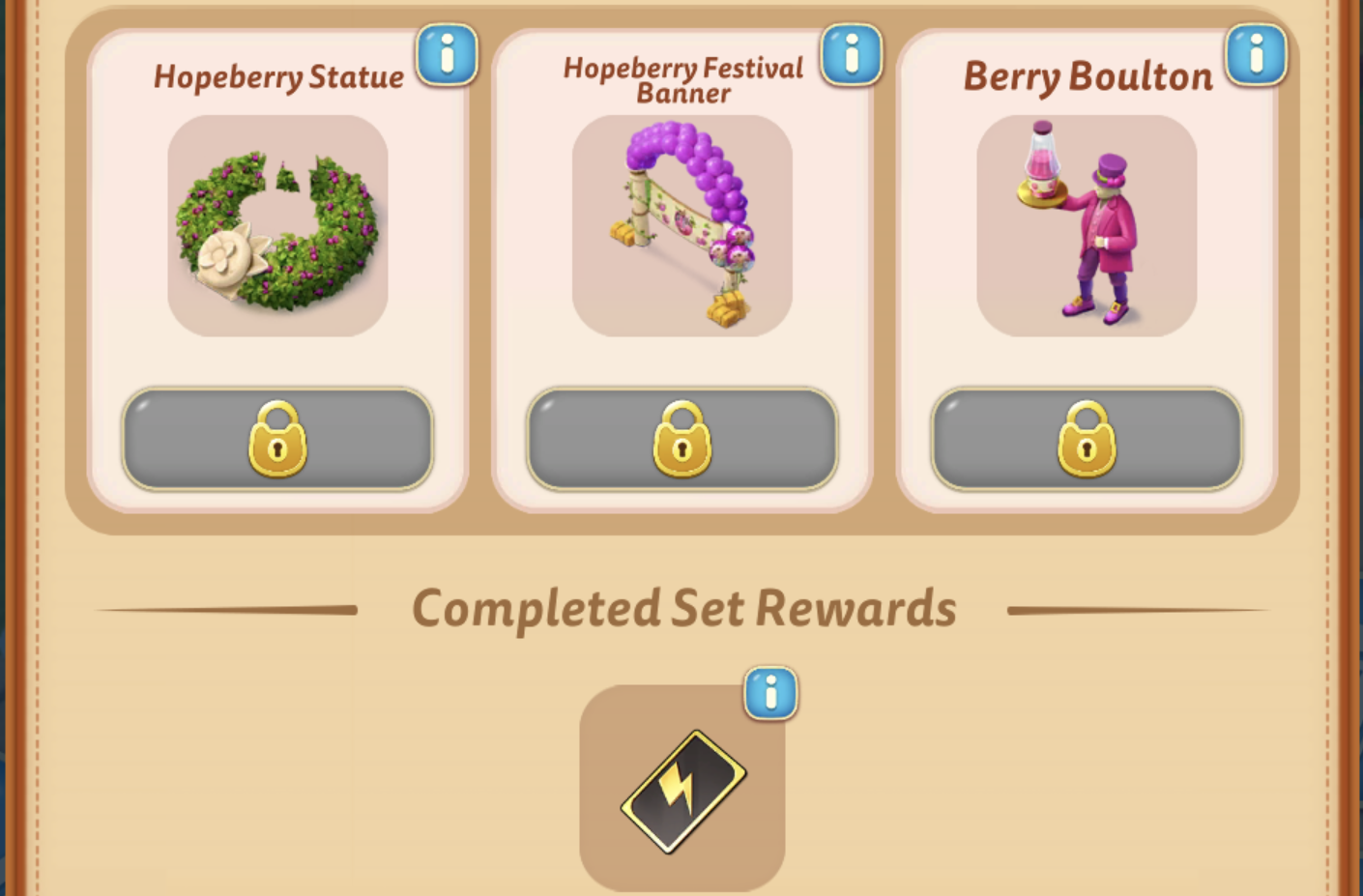Screen dimensions: 1363x896
Task: Tap the wreath statue thumbnail
Action: coord(277,227)
